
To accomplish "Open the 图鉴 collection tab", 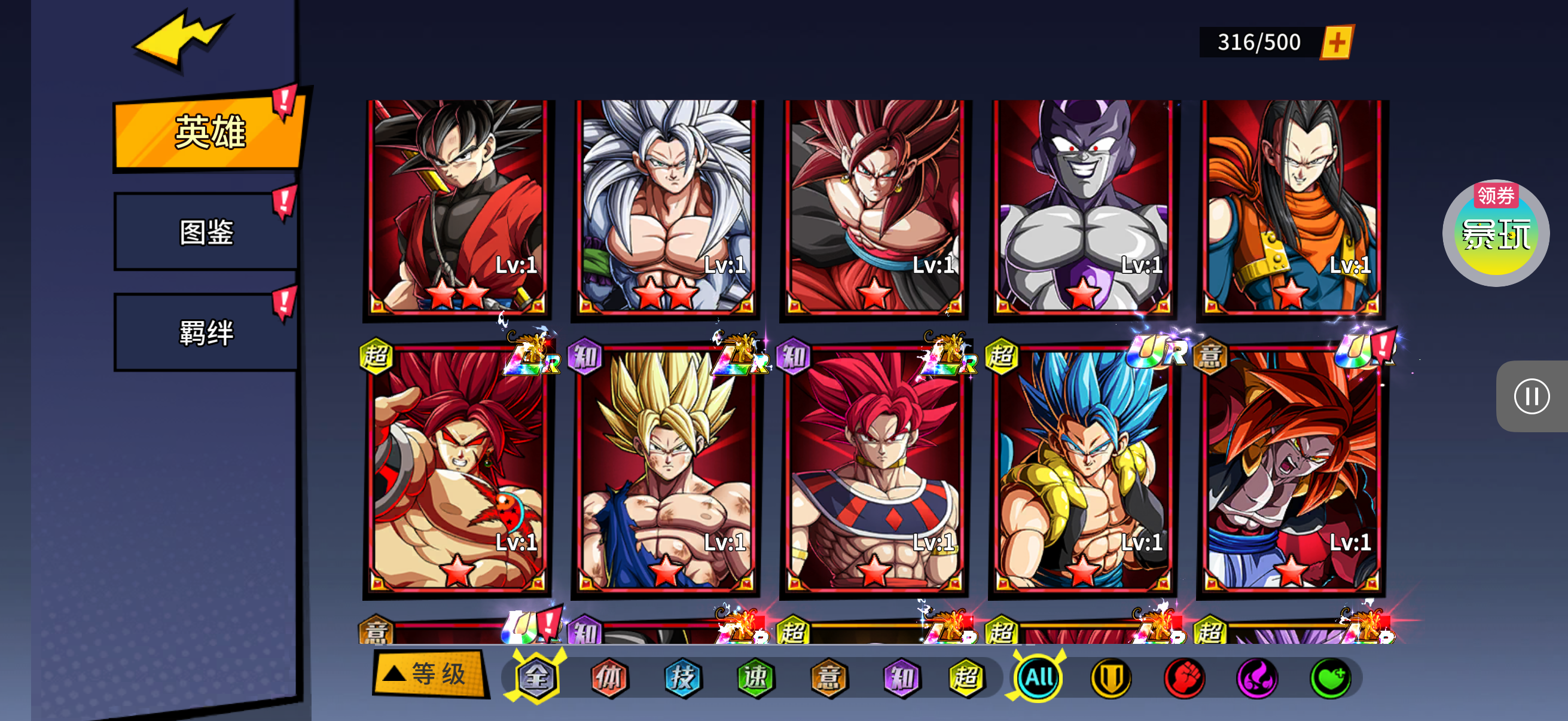I will coord(206,233).
